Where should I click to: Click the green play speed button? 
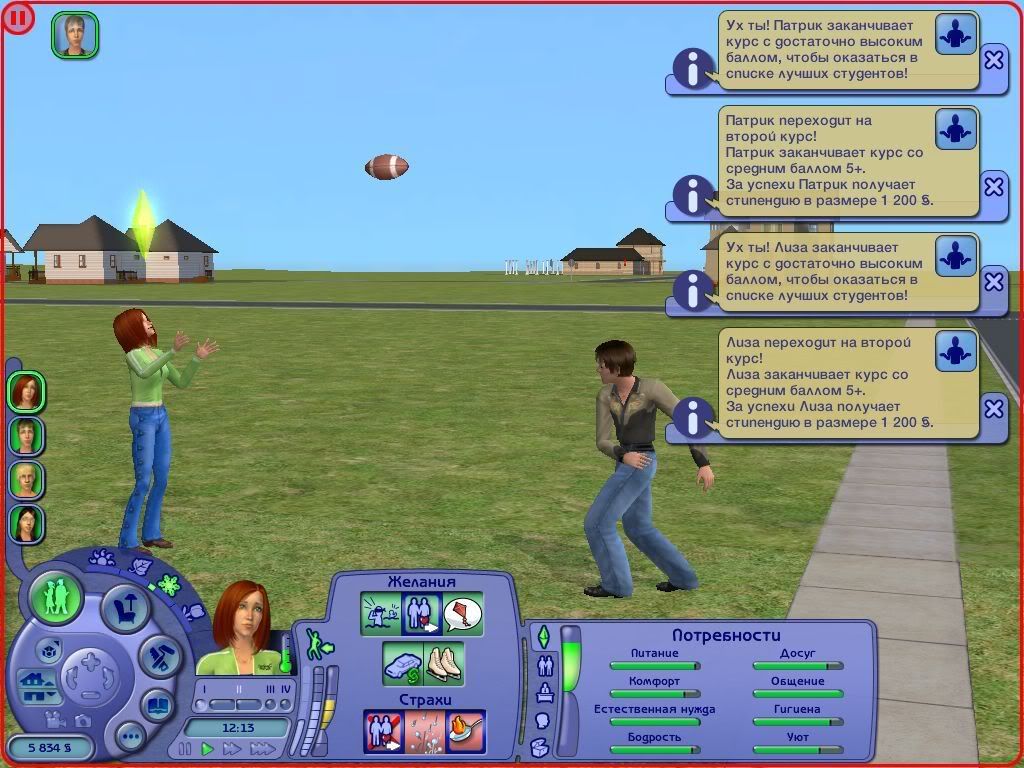(x=208, y=748)
